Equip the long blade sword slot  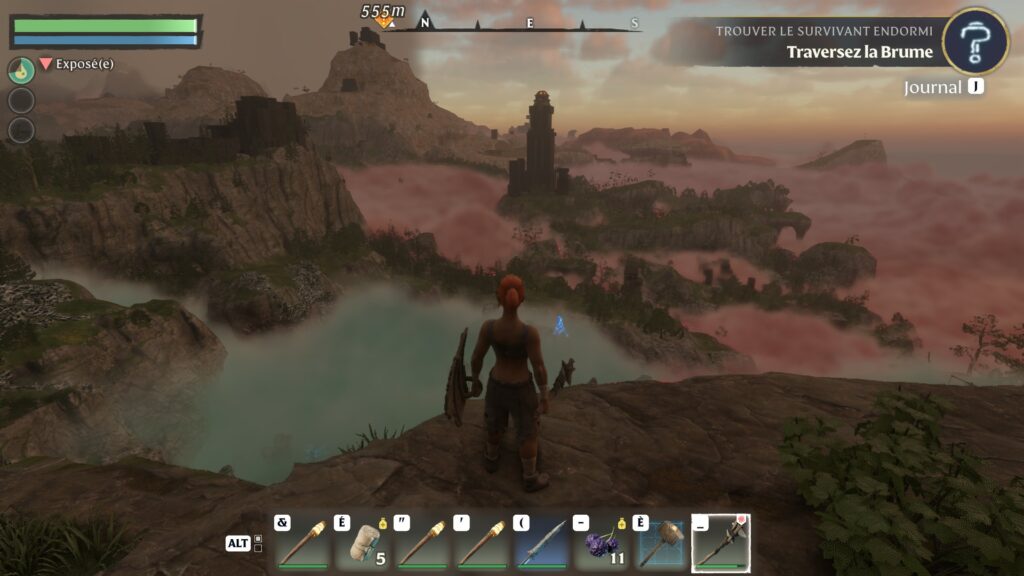(x=542, y=544)
